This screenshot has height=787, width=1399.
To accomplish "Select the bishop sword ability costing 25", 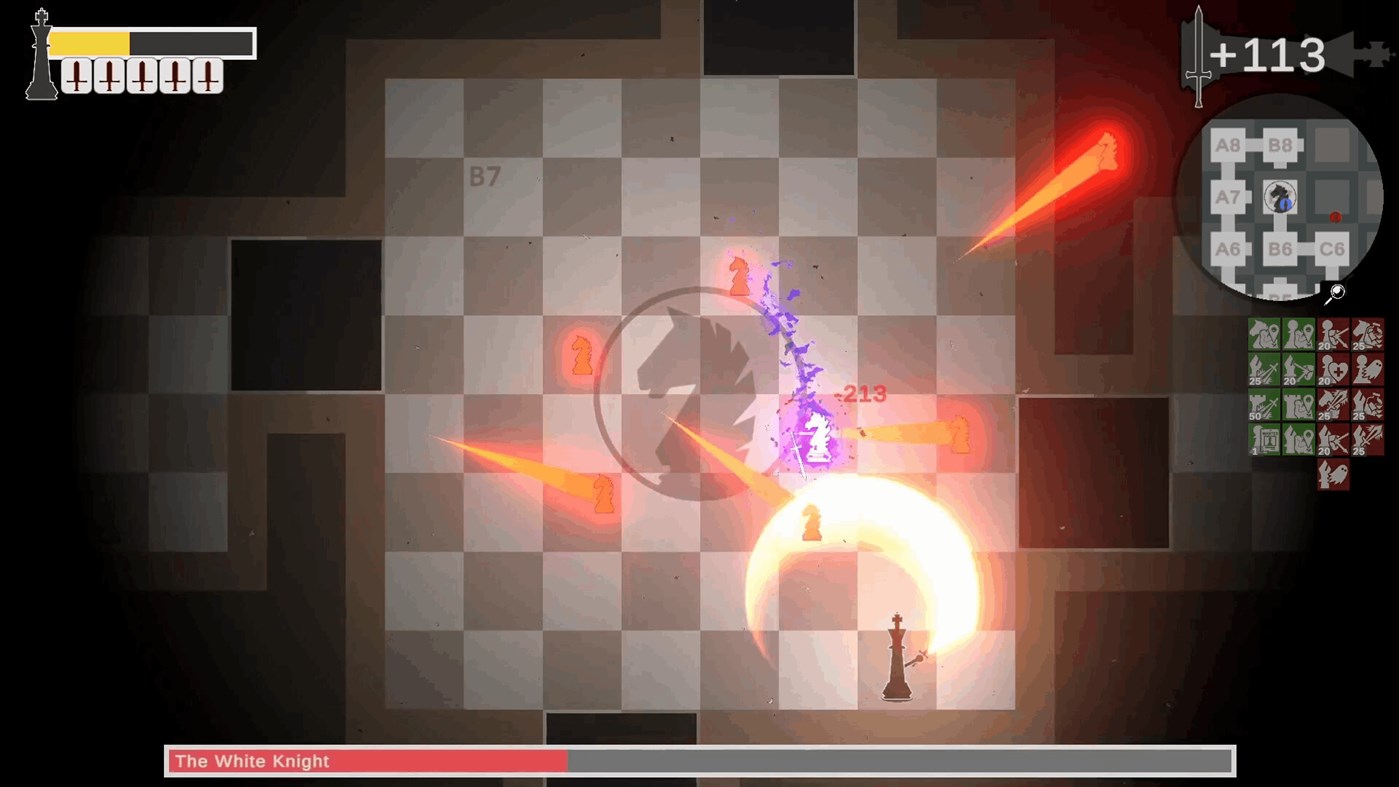I will pyautogui.click(x=1263, y=369).
